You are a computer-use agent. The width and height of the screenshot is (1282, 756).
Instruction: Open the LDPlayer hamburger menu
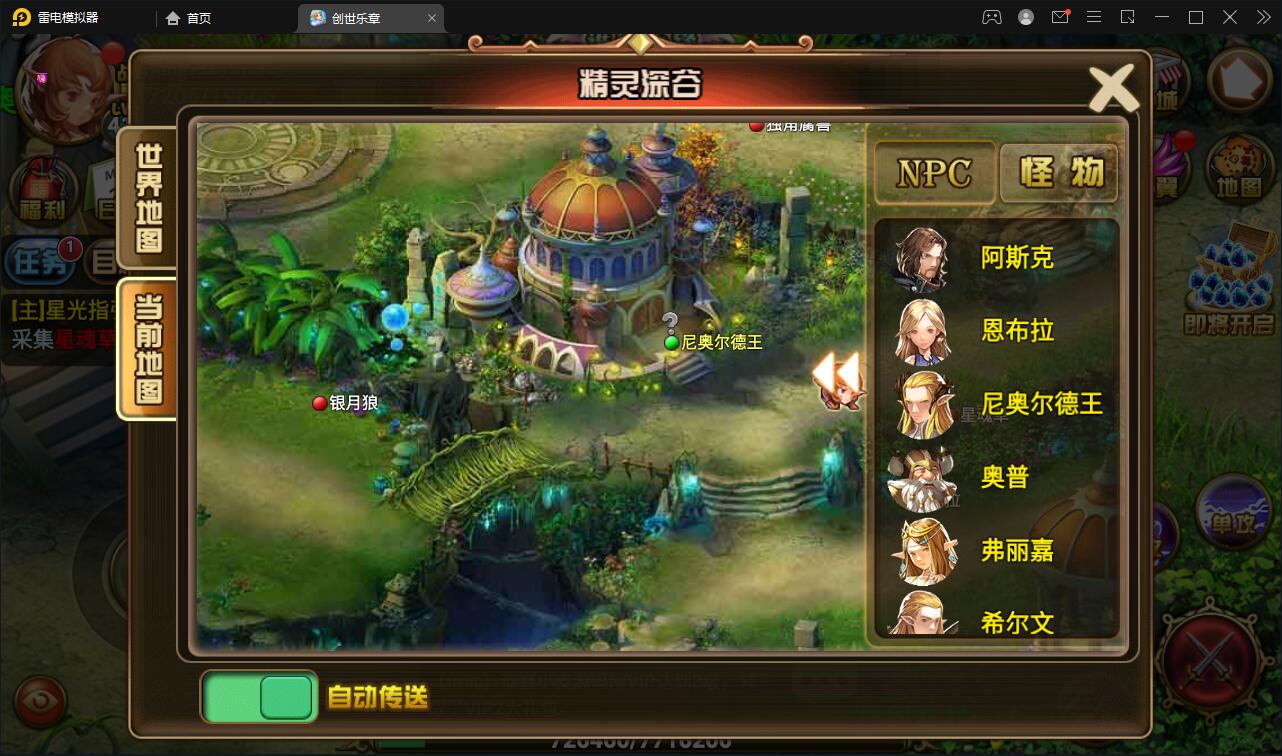[x=1095, y=17]
